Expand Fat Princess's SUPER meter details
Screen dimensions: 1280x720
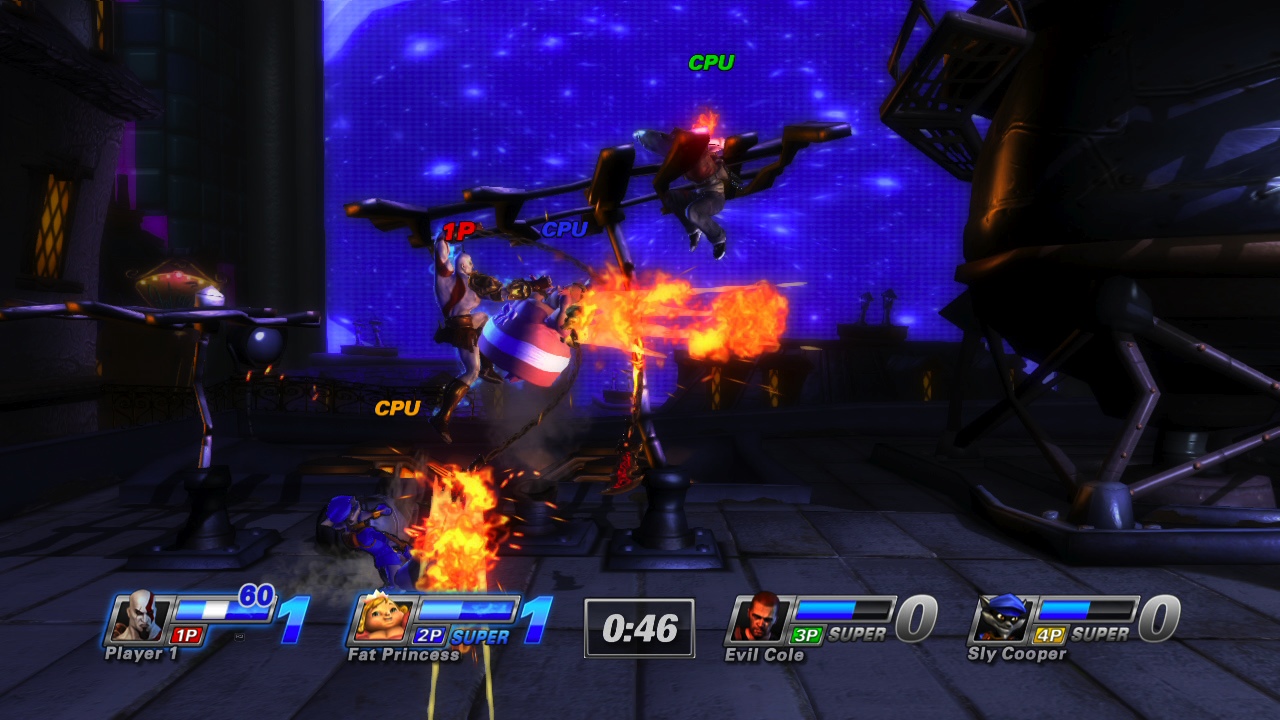coord(478,634)
